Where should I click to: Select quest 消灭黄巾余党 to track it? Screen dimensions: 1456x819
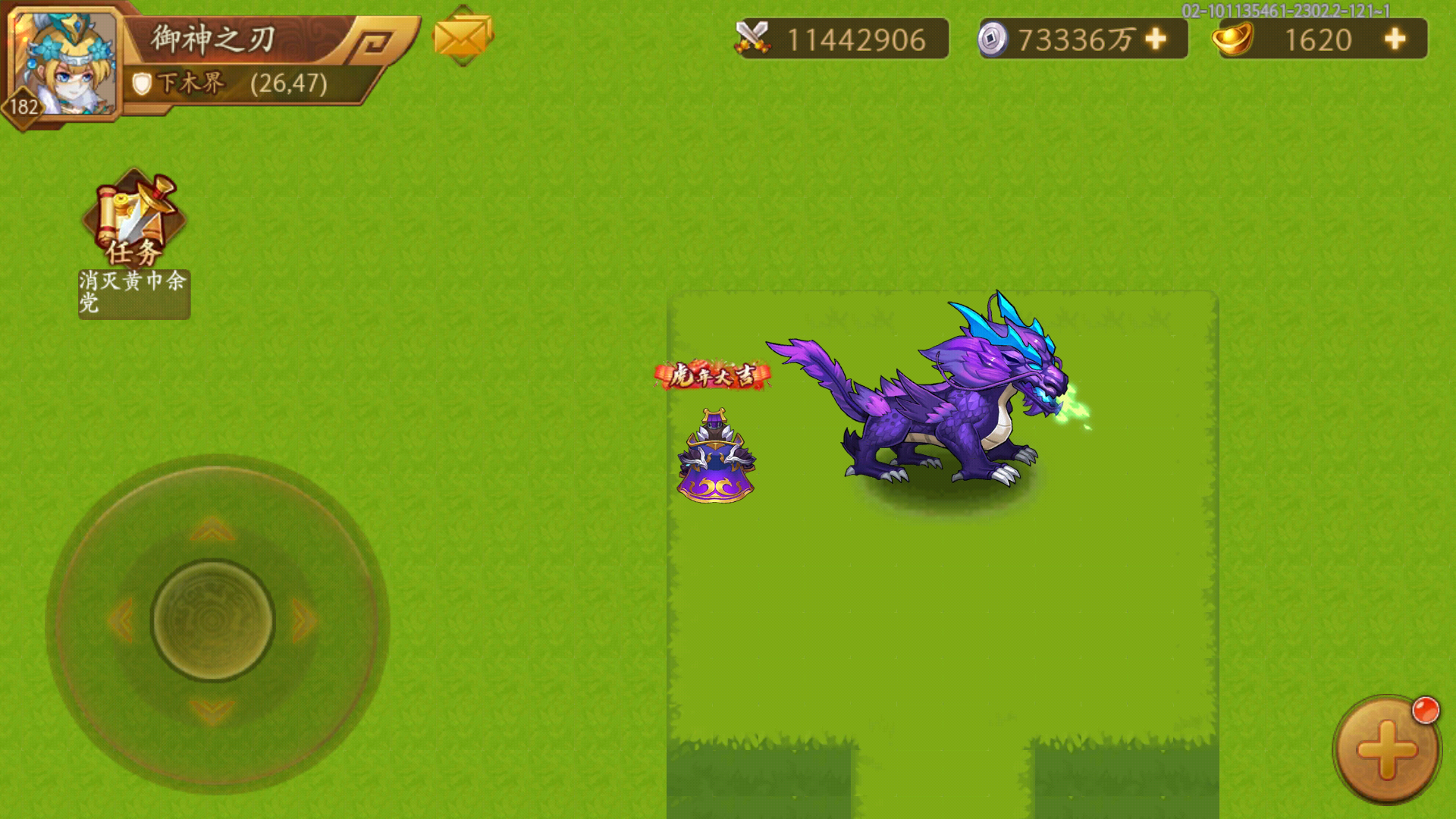point(133,292)
